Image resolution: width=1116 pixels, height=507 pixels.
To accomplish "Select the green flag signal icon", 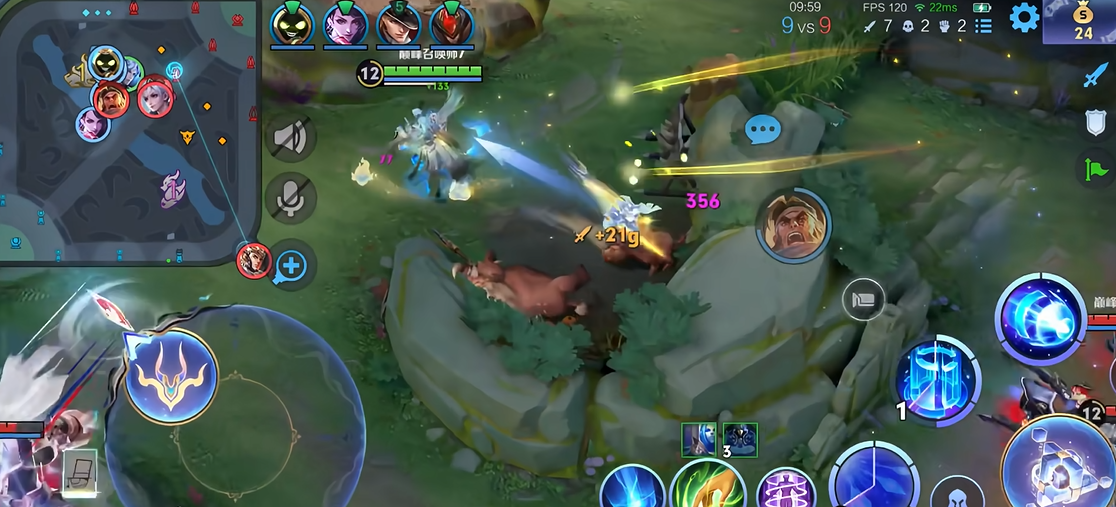I will [x=1096, y=168].
